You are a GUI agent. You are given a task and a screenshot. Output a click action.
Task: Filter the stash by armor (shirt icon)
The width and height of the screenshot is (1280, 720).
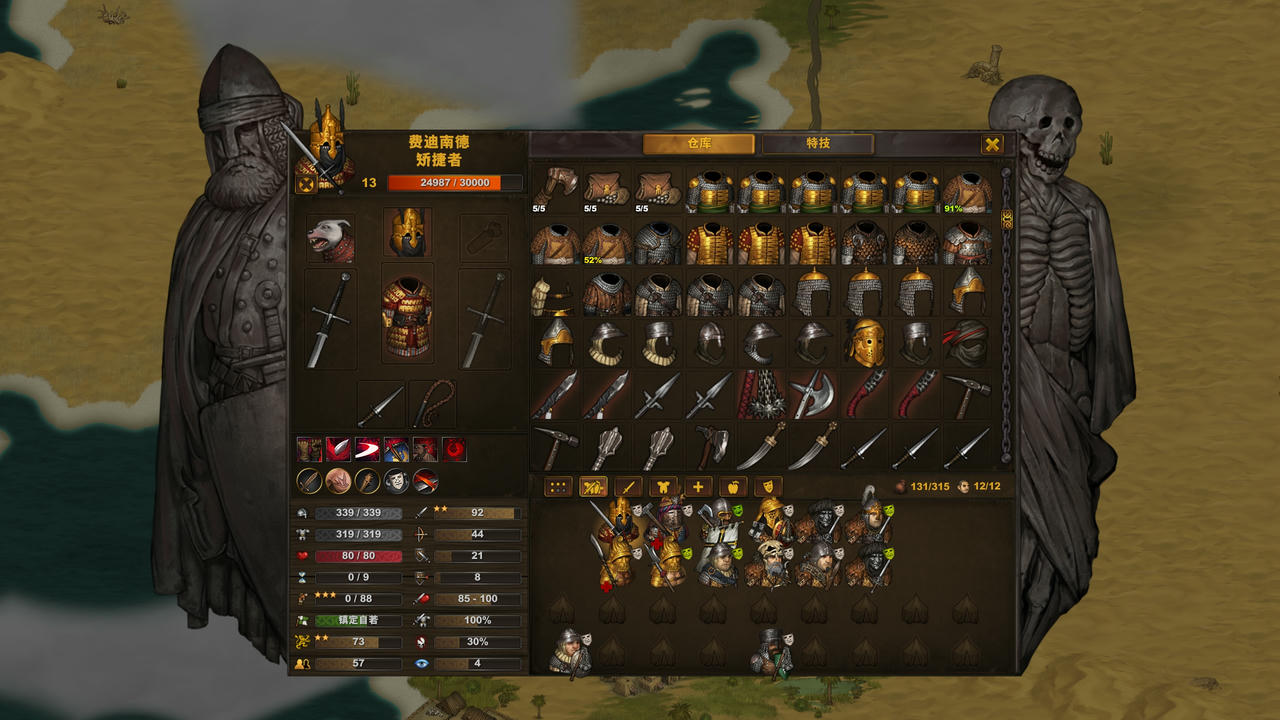(x=662, y=487)
